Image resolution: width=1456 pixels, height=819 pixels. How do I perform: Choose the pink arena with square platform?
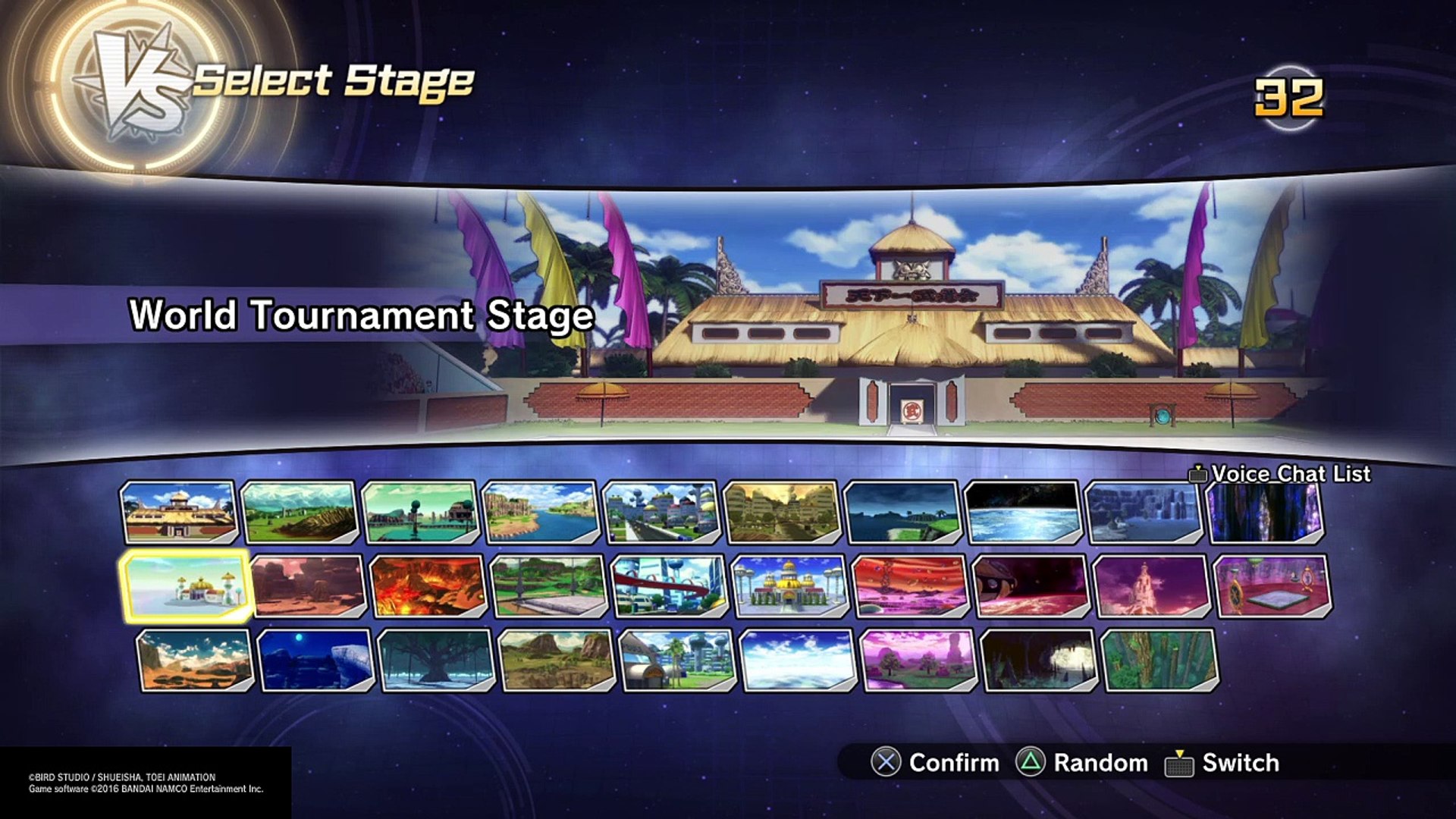point(1272,587)
